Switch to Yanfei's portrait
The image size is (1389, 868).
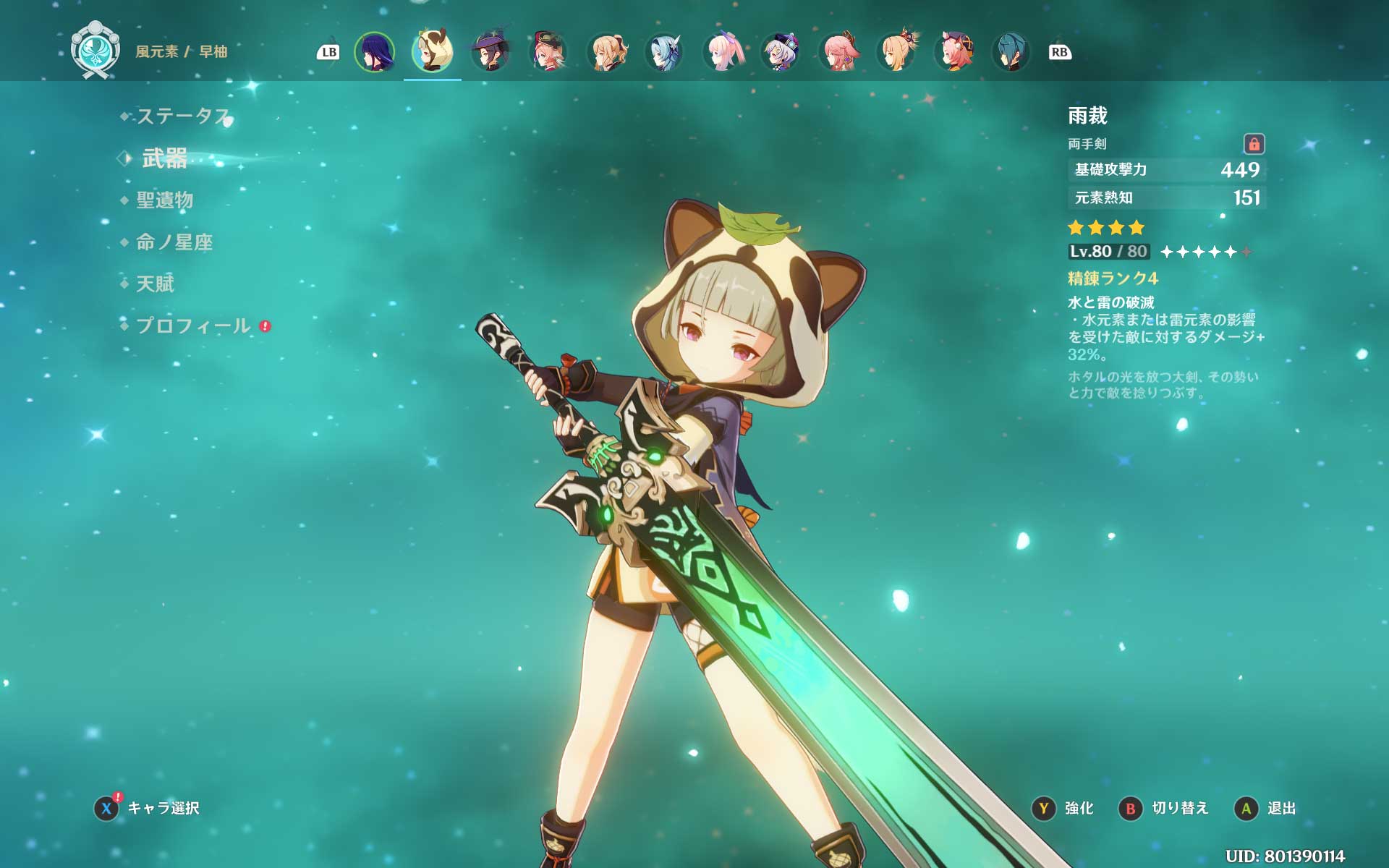click(x=548, y=52)
